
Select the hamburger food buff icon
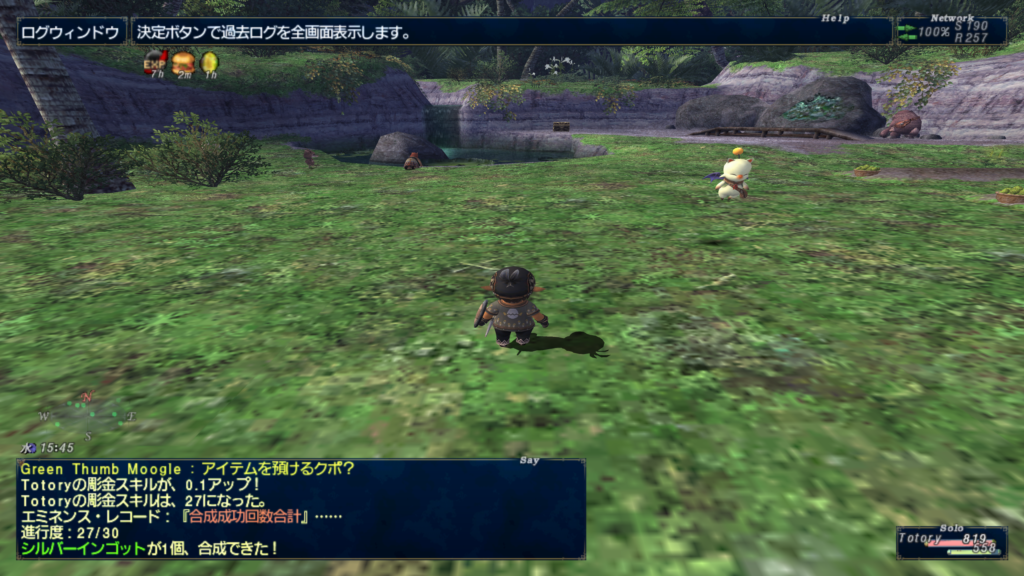(x=183, y=63)
